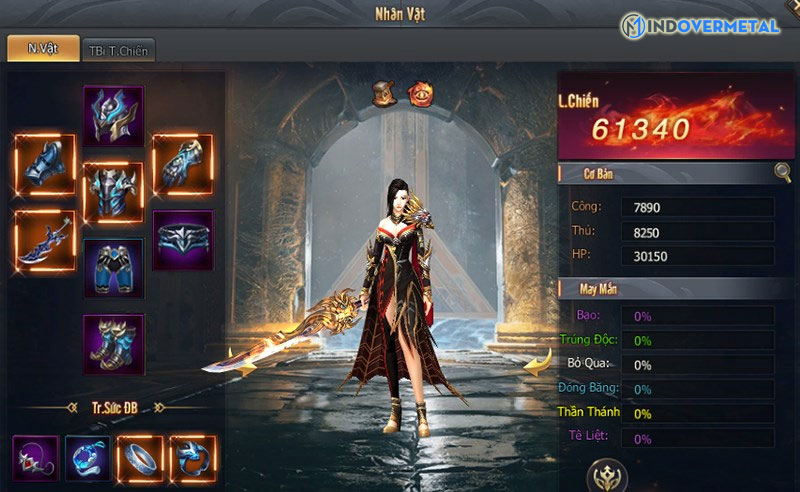
Task: Open the magnifier icon beside Cơ Bản
Action: (x=782, y=172)
